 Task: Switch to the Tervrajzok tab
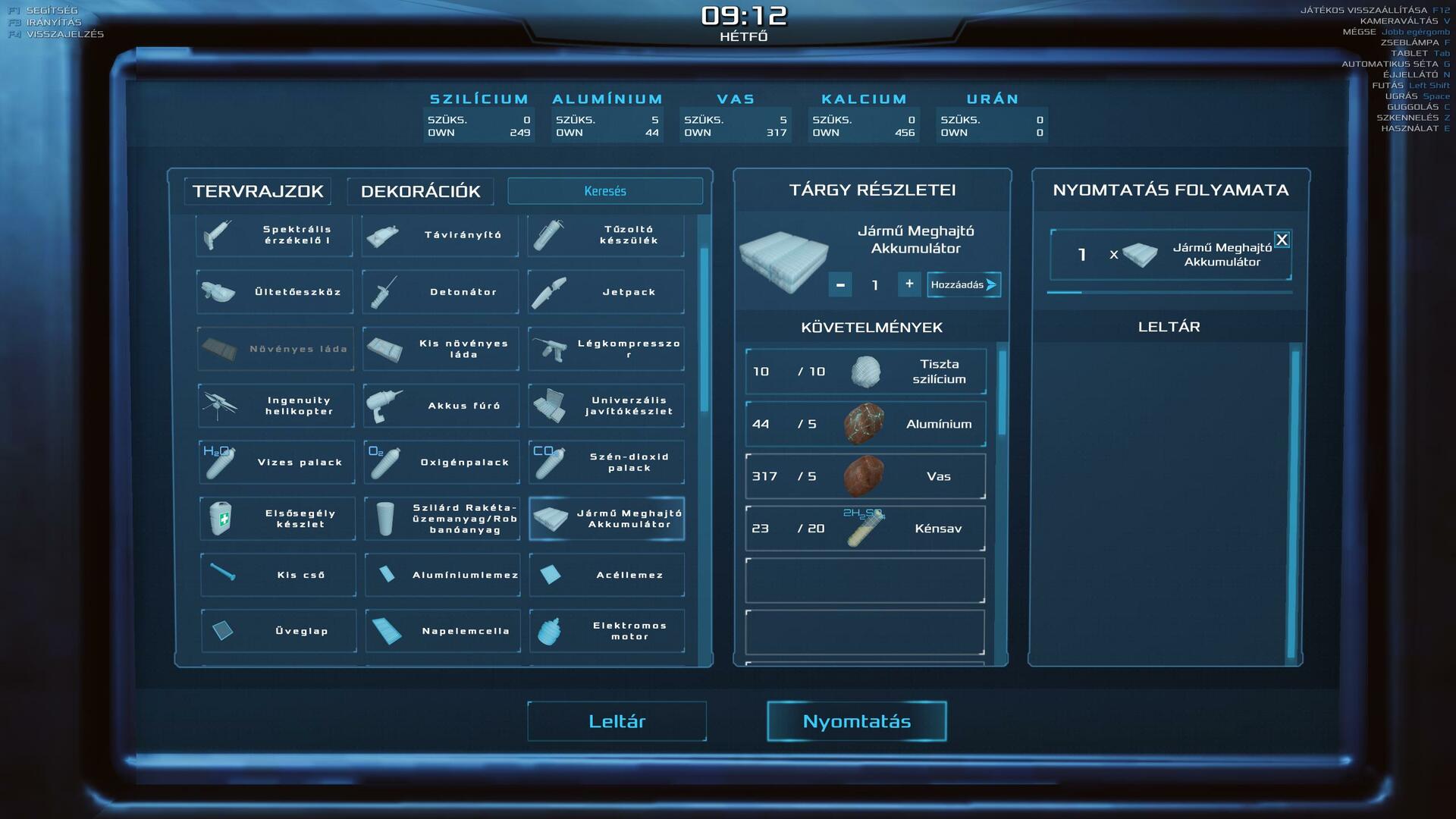coord(258,191)
